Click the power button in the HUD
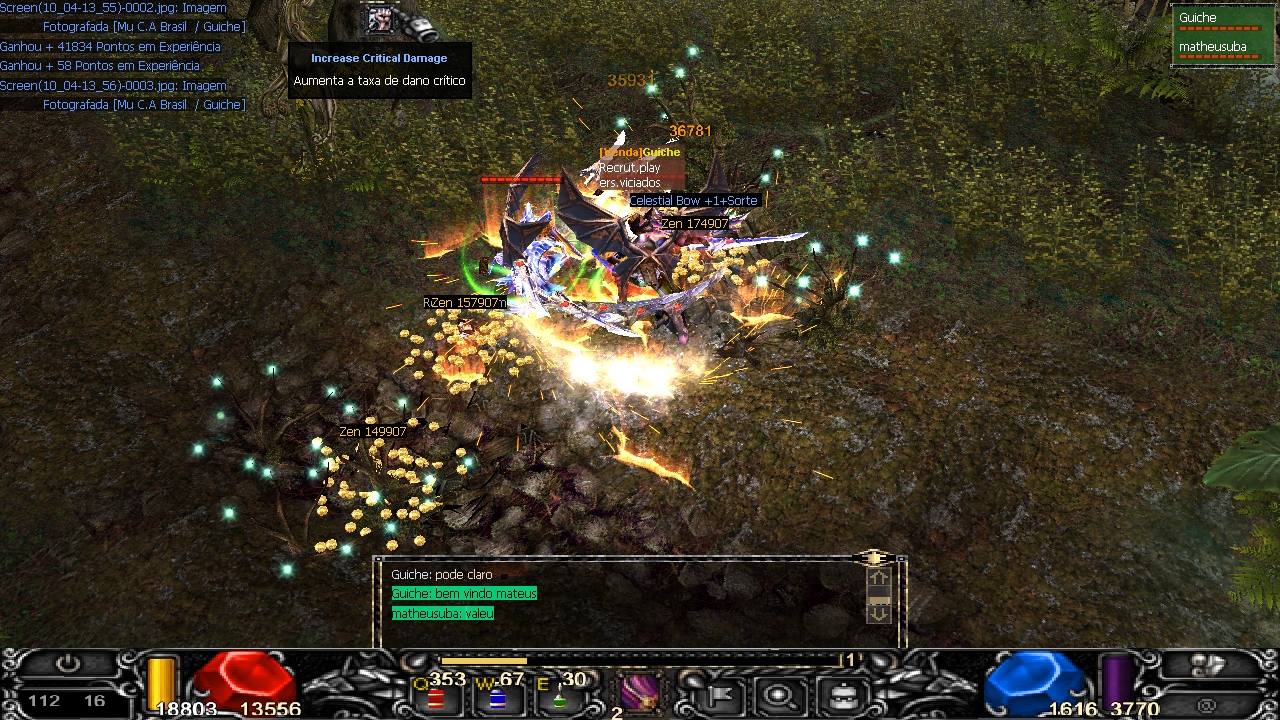Screen dimensions: 1280x720 [68, 664]
